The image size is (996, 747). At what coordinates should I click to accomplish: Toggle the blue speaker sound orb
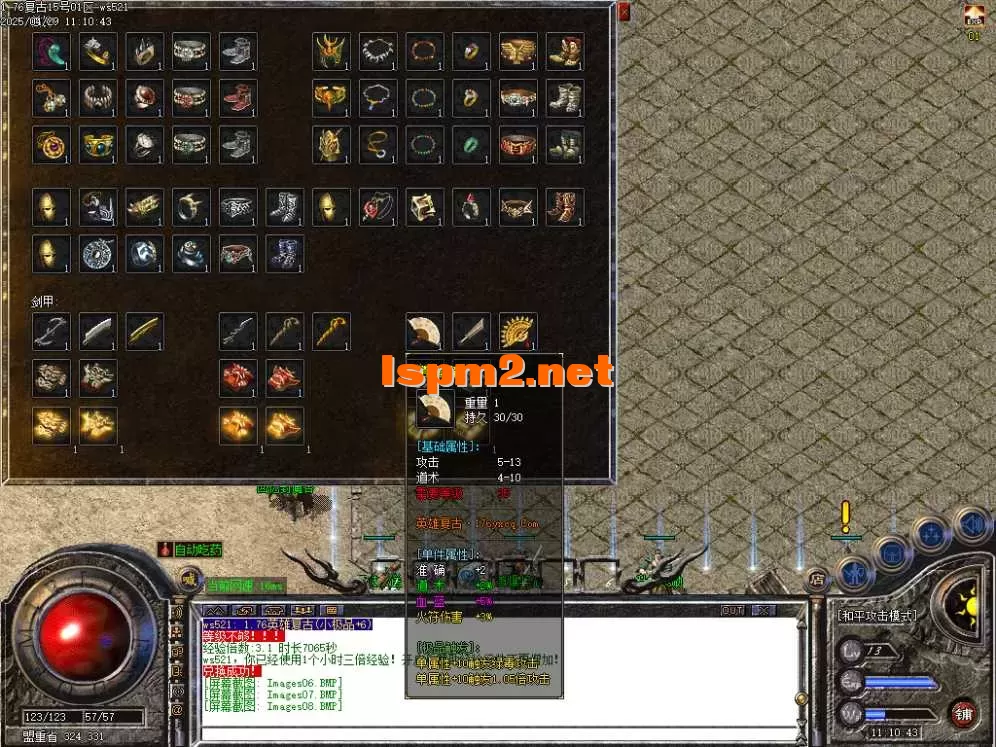click(969, 522)
